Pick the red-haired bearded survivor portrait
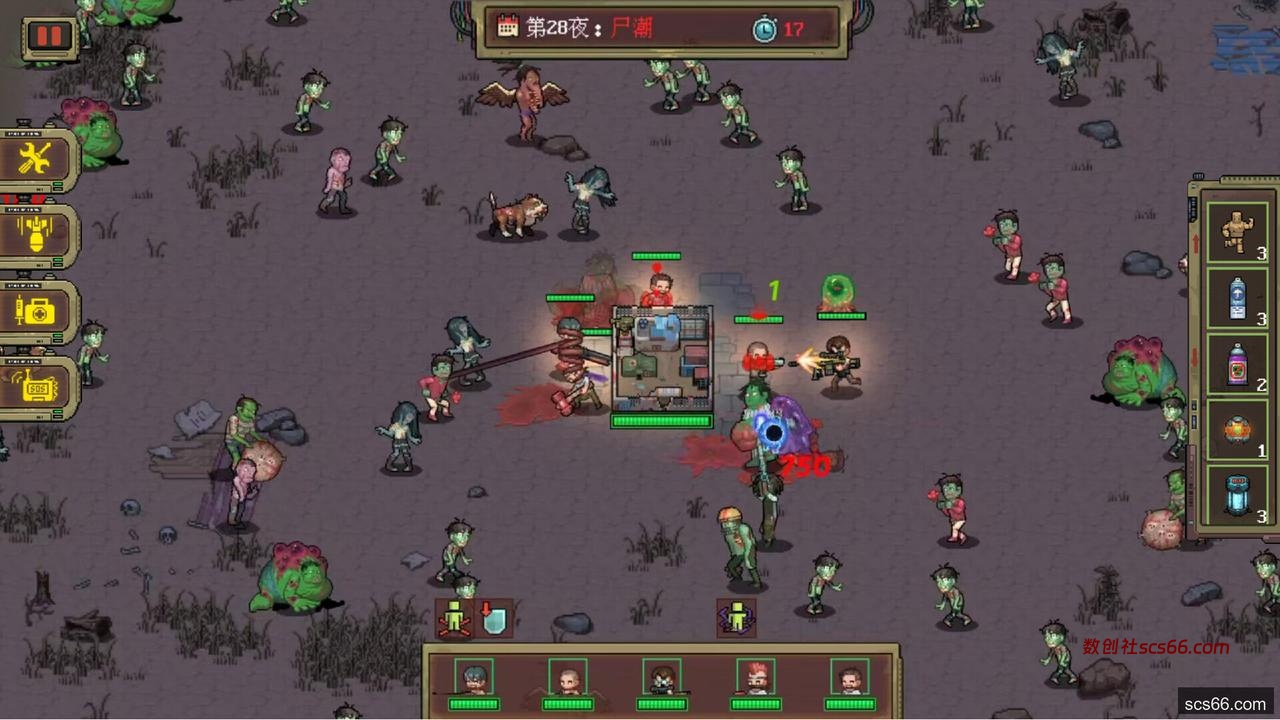This screenshot has width=1280, height=720. (x=756, y=679)
